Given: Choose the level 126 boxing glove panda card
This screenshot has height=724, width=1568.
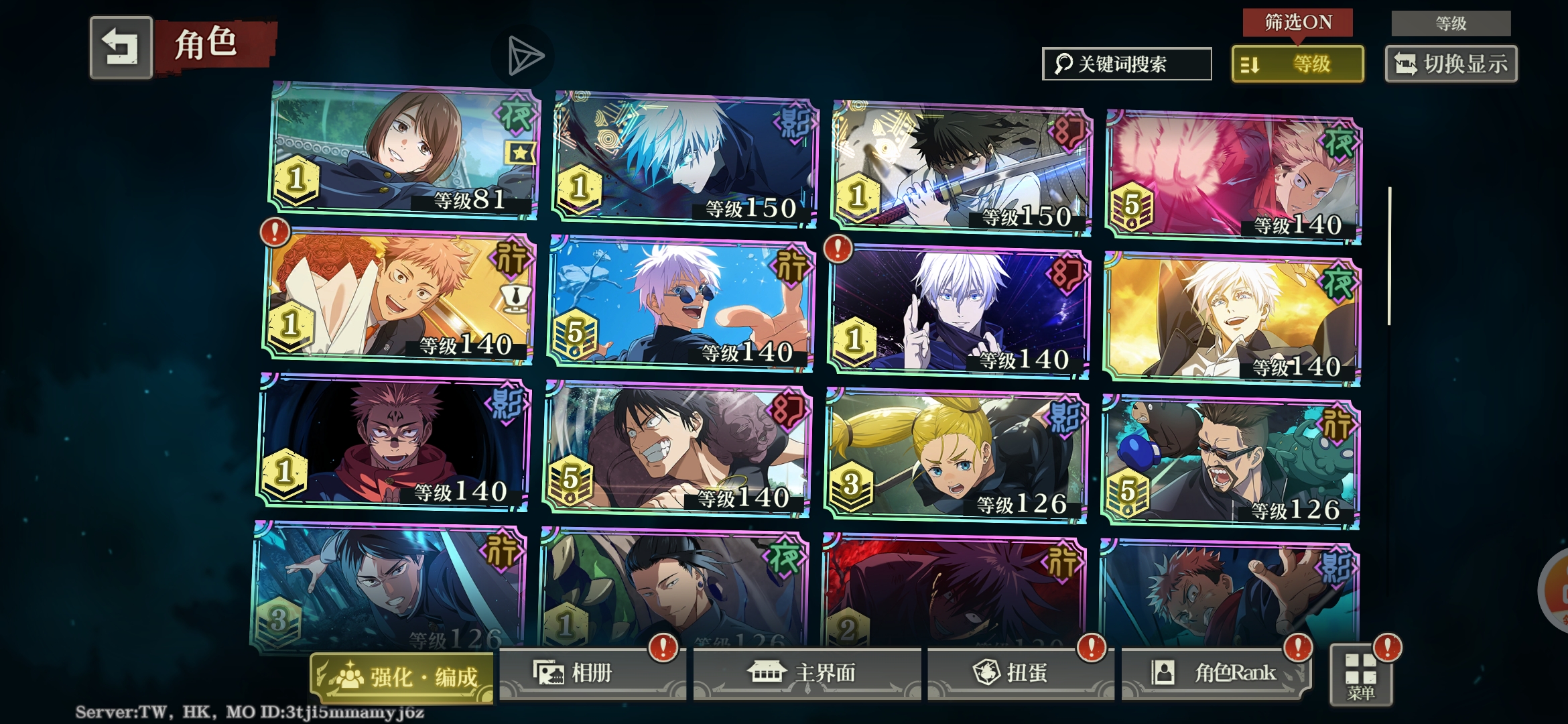Looking at the screenshot, I should (x=1232, y=461).
